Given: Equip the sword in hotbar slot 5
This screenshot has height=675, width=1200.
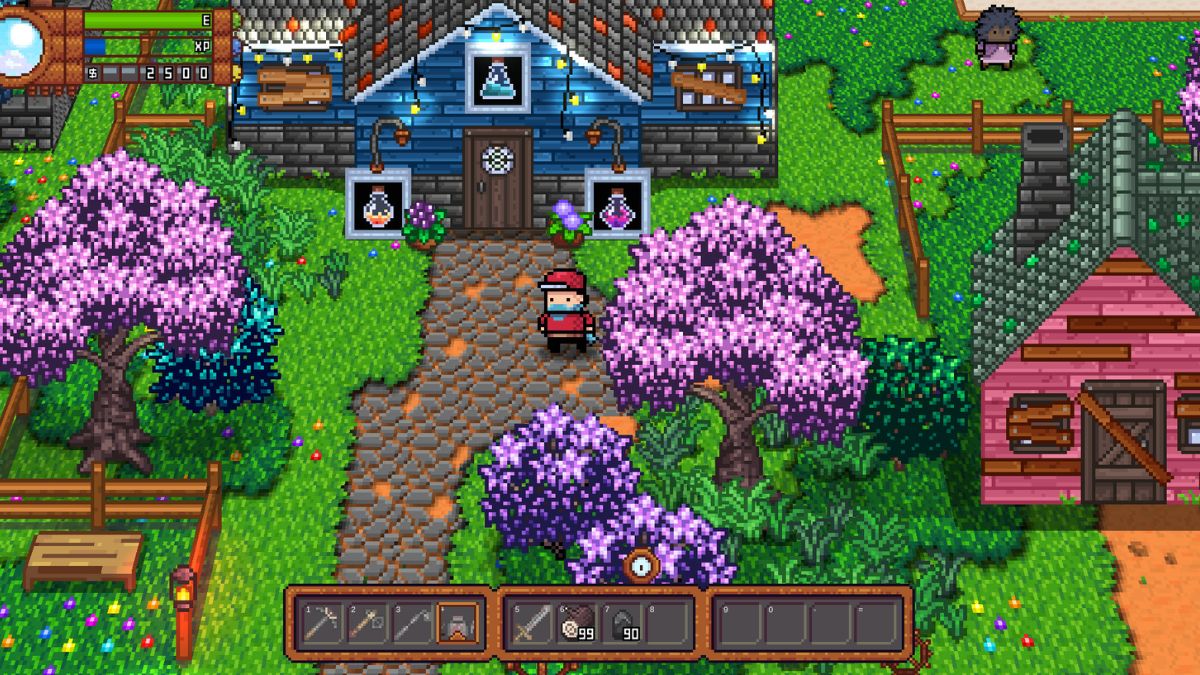Looking at the screenshot, I should [531, 624].
